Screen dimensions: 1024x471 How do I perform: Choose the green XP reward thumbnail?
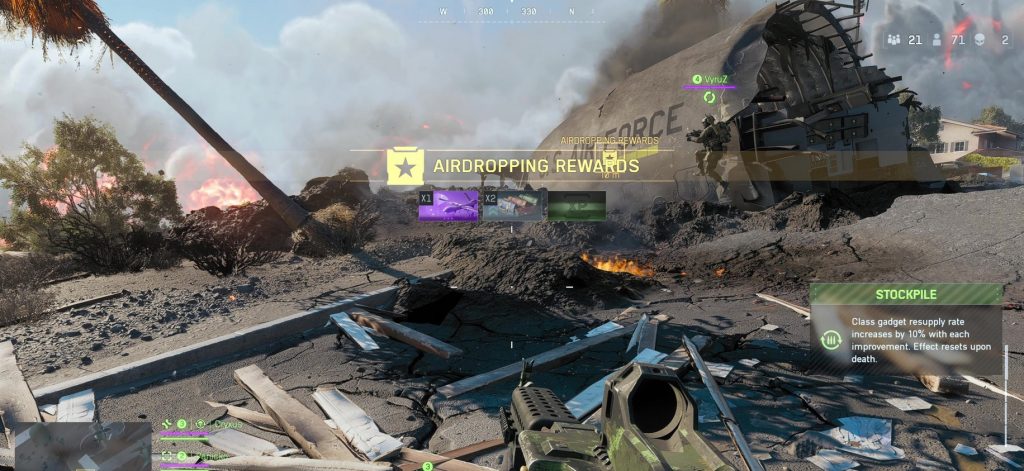tap(577, 205)
